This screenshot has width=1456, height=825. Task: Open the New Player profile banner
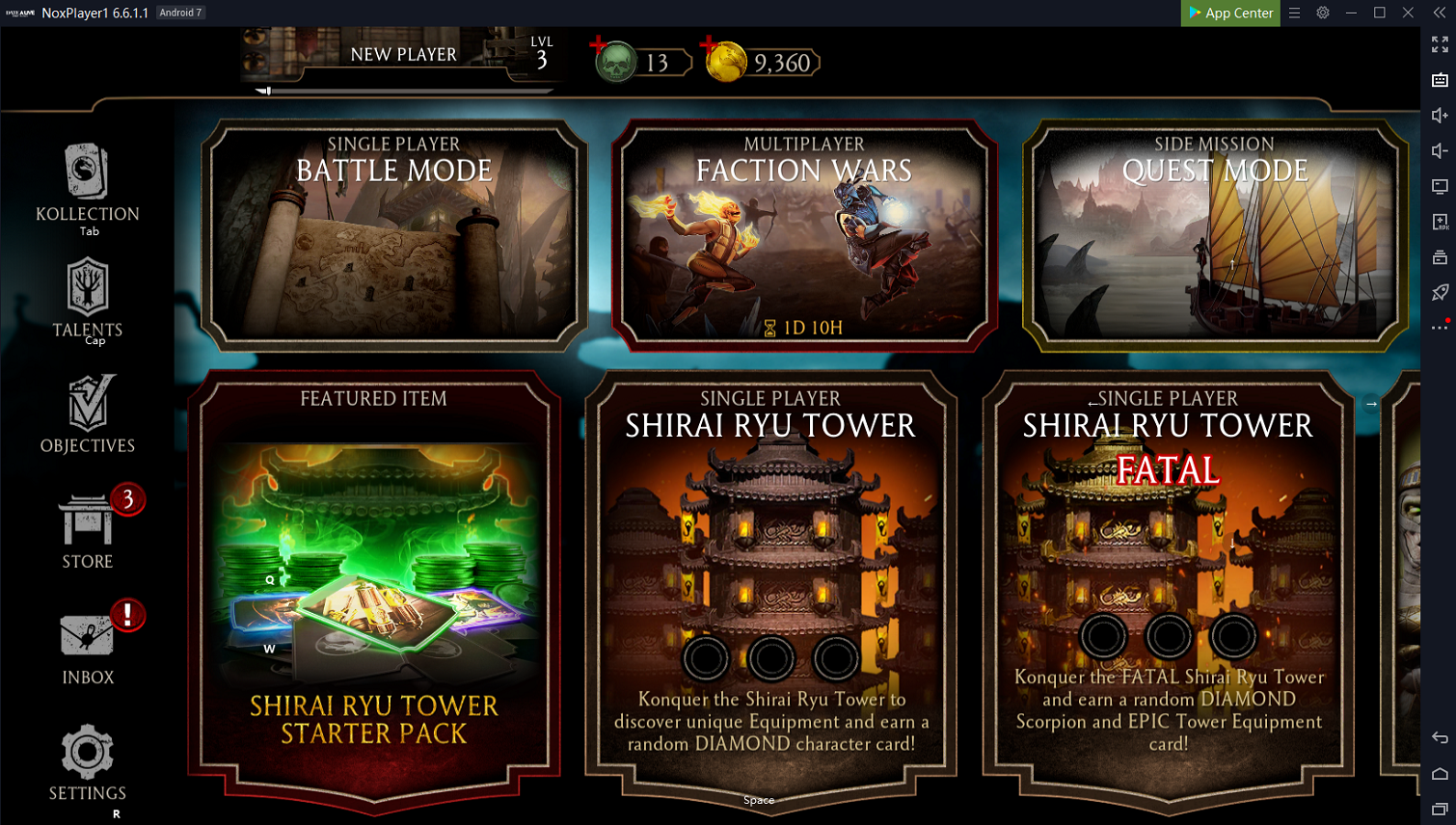pos(403,55)
